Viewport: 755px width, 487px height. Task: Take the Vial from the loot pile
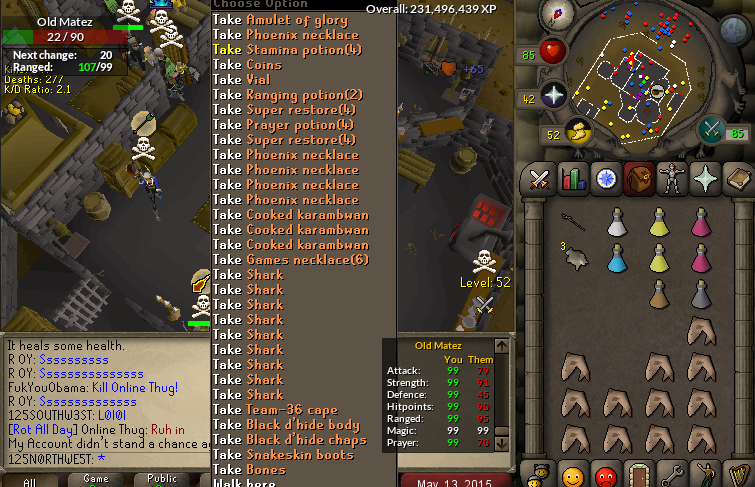click(244, 80)
